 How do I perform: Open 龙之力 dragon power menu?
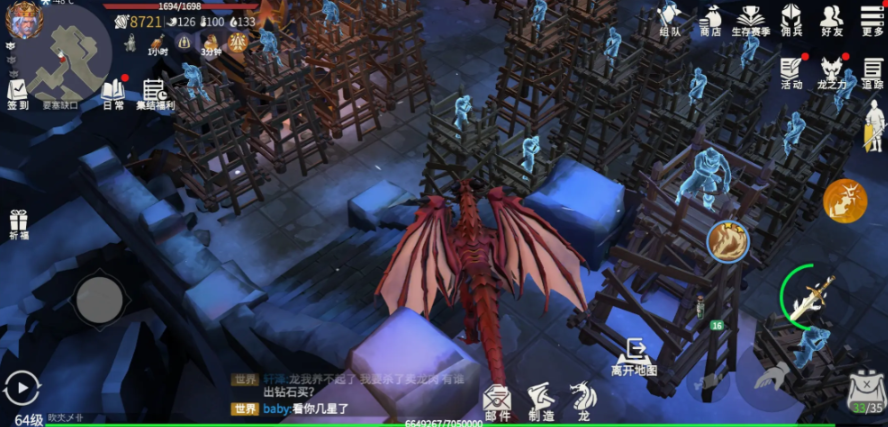[832, 73]
